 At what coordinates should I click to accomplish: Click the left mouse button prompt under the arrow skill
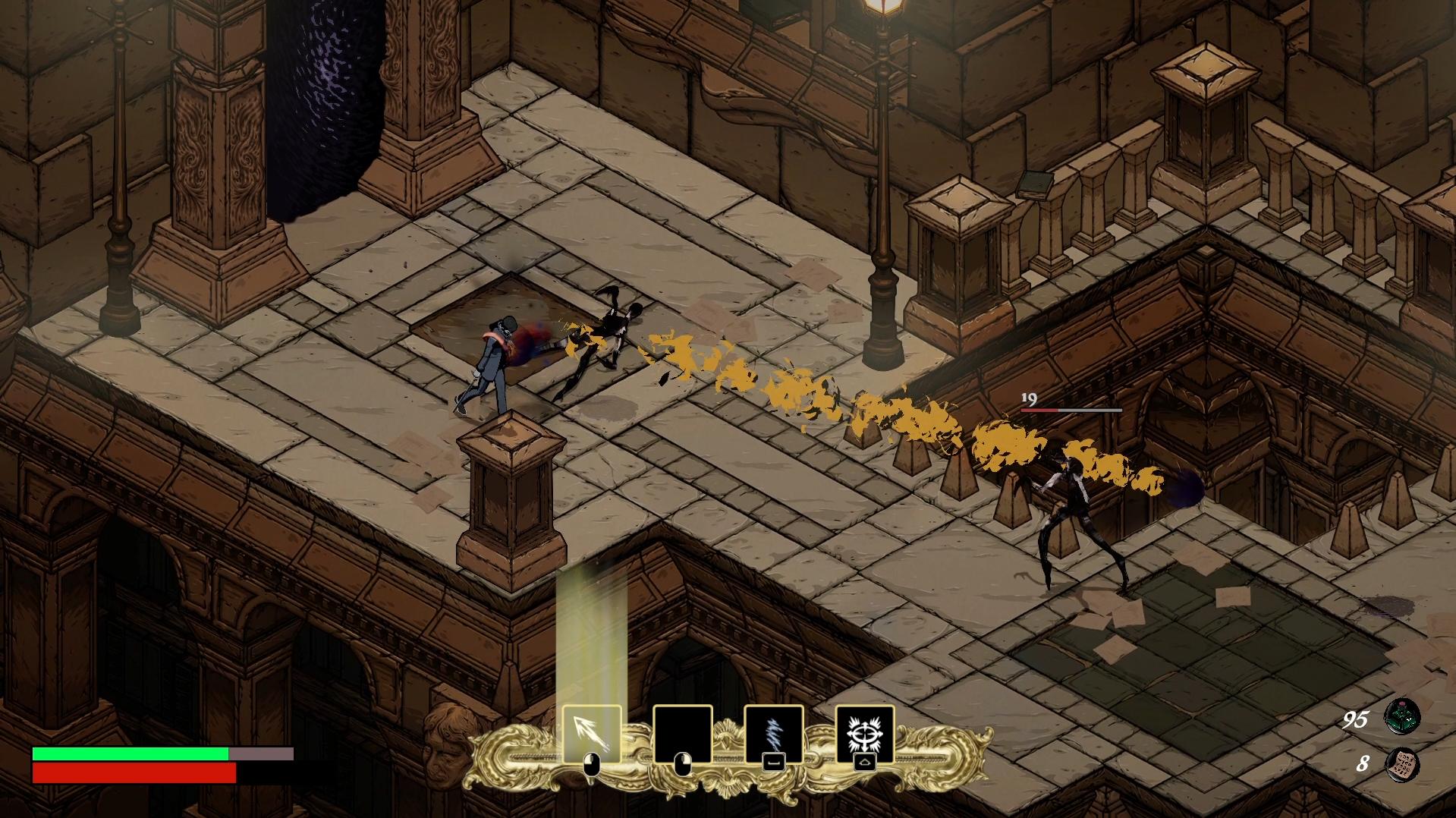tap(591, 764)
